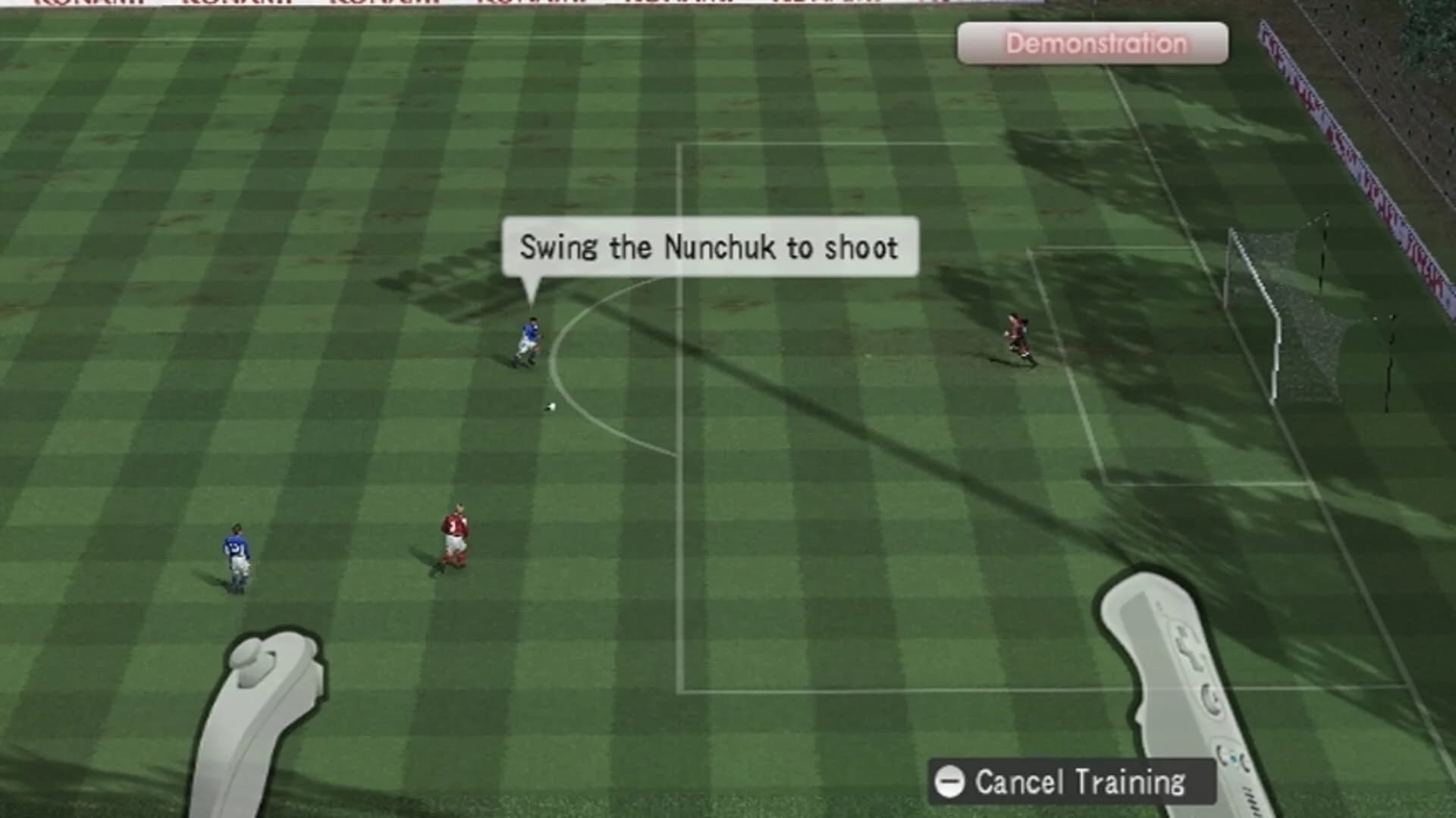Select the Demonstration banner
The image size is (1456, 818).
click(1092, 43)
